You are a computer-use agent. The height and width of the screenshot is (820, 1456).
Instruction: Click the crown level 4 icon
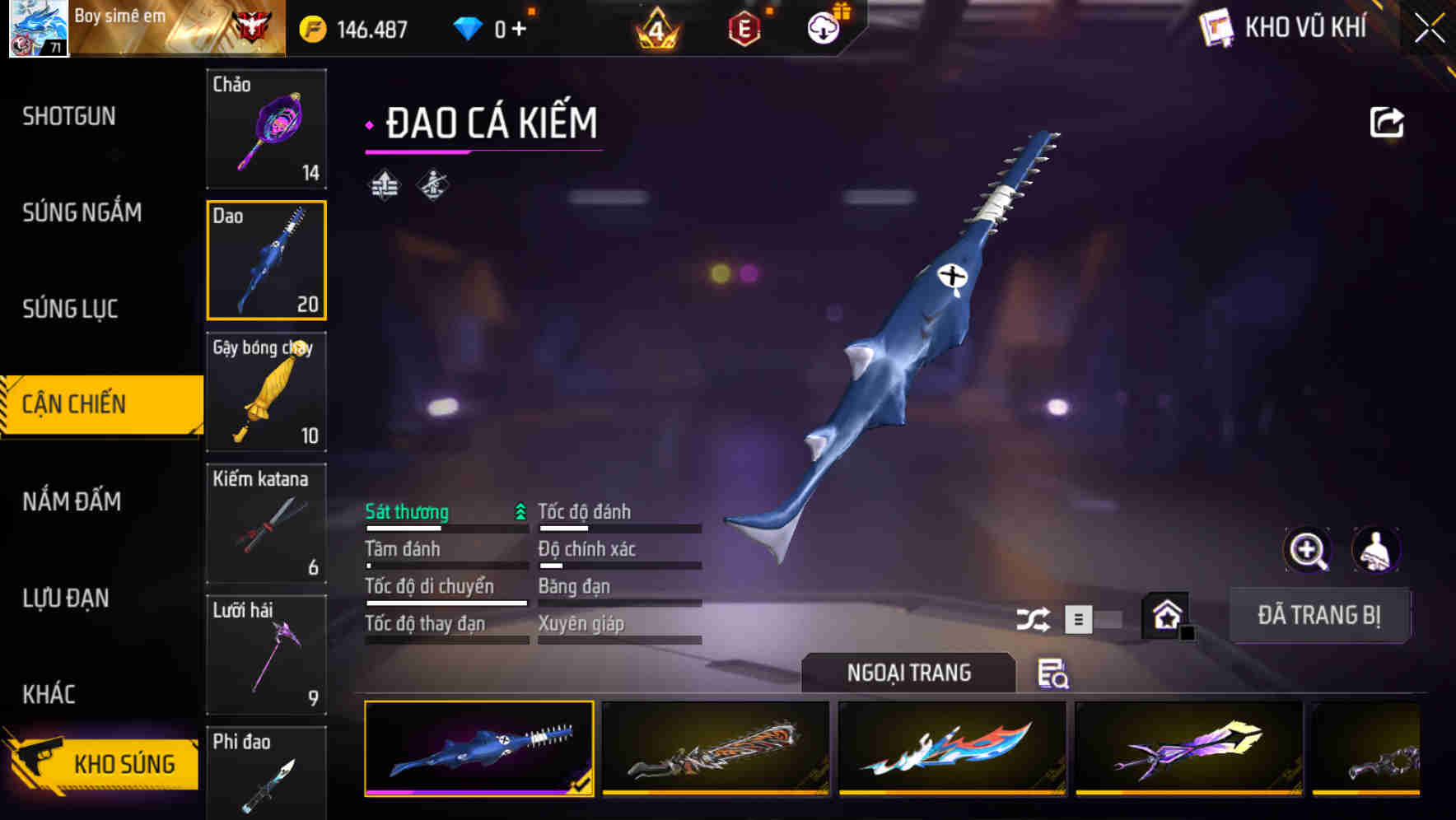656,27
